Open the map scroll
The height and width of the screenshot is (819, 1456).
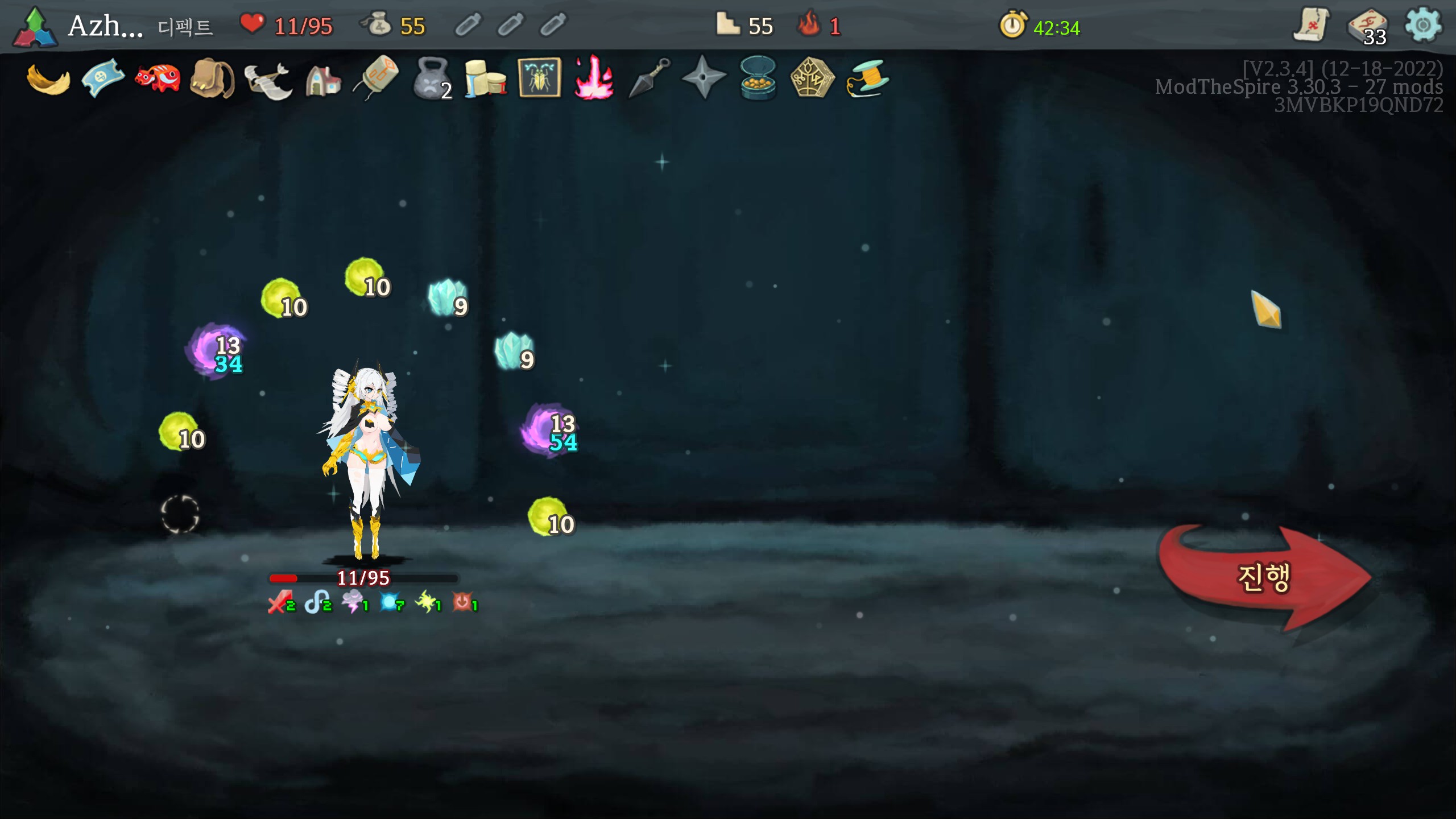tap(1310, 25)
